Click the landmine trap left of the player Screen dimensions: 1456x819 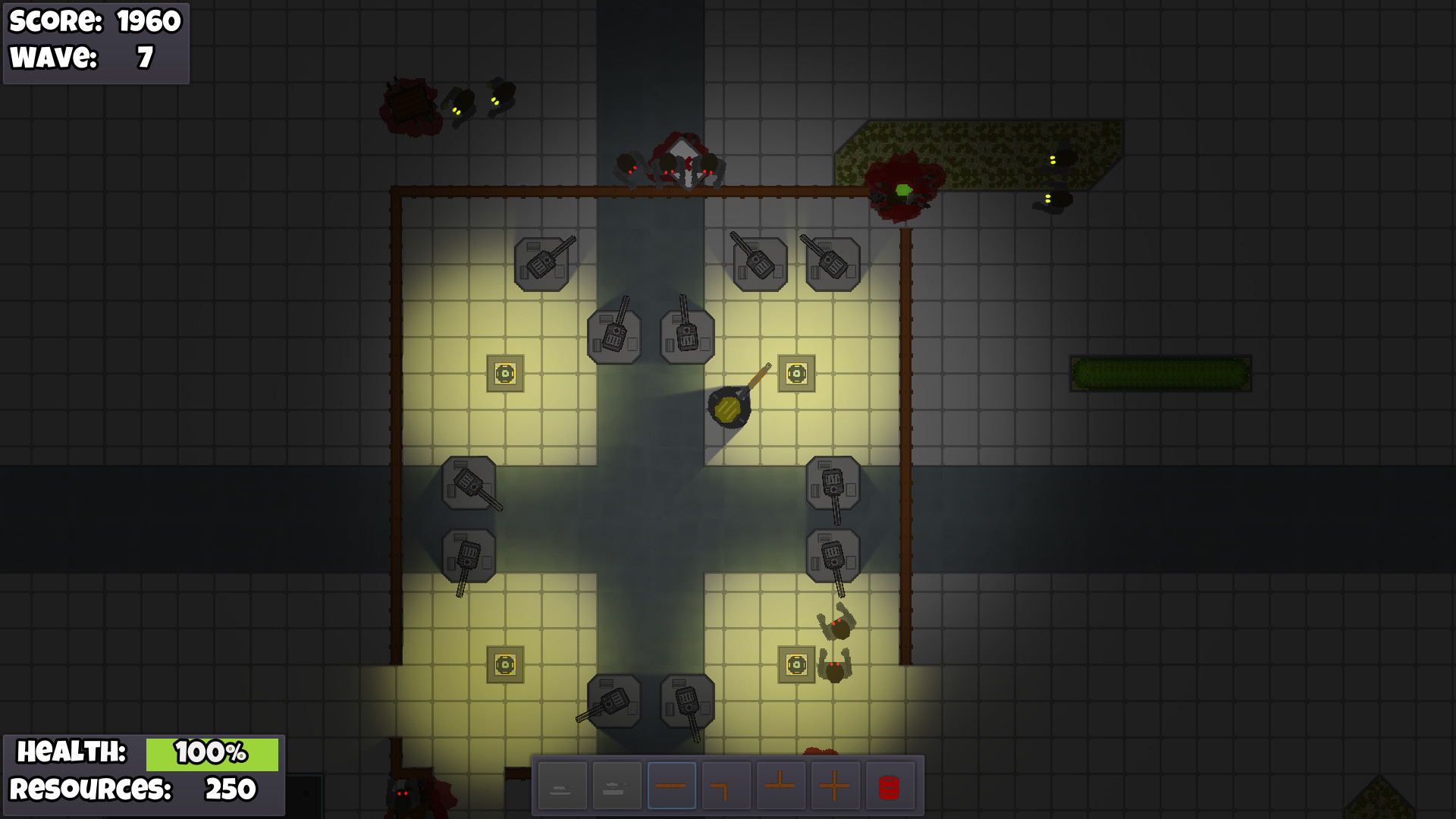(x=504, y=374)
